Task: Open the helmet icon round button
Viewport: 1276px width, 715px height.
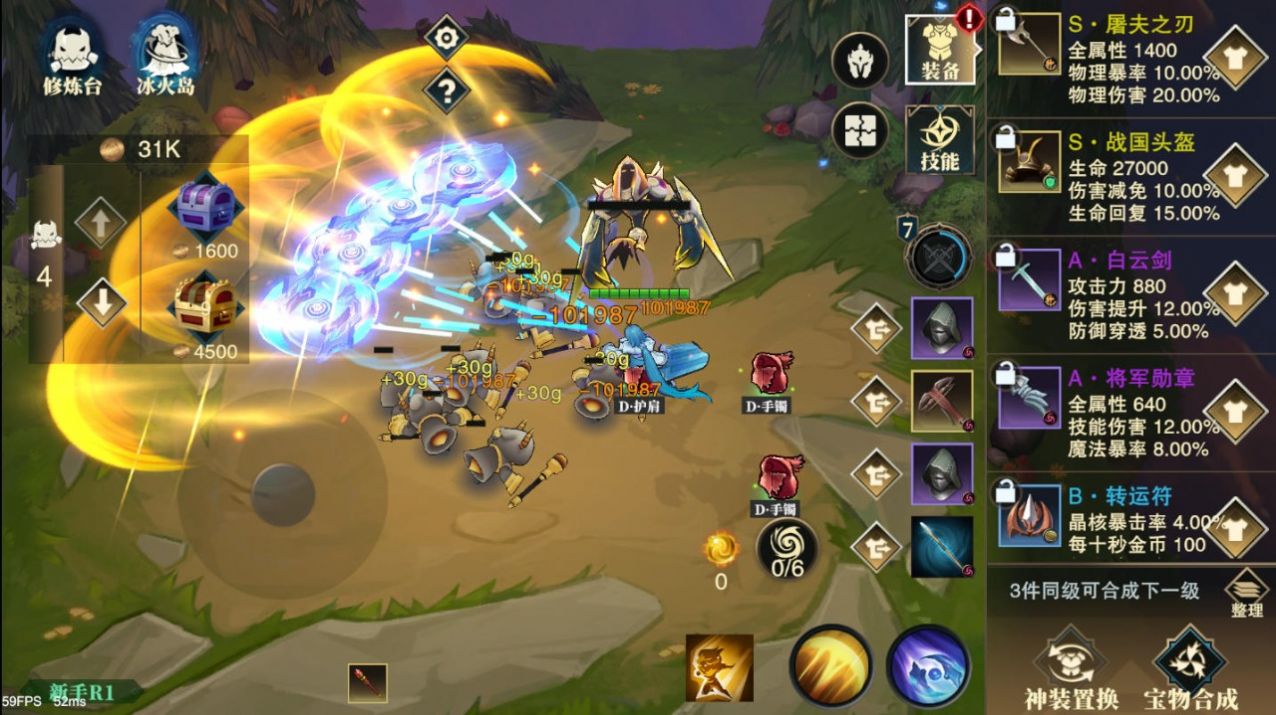Action: pos(860,62)
